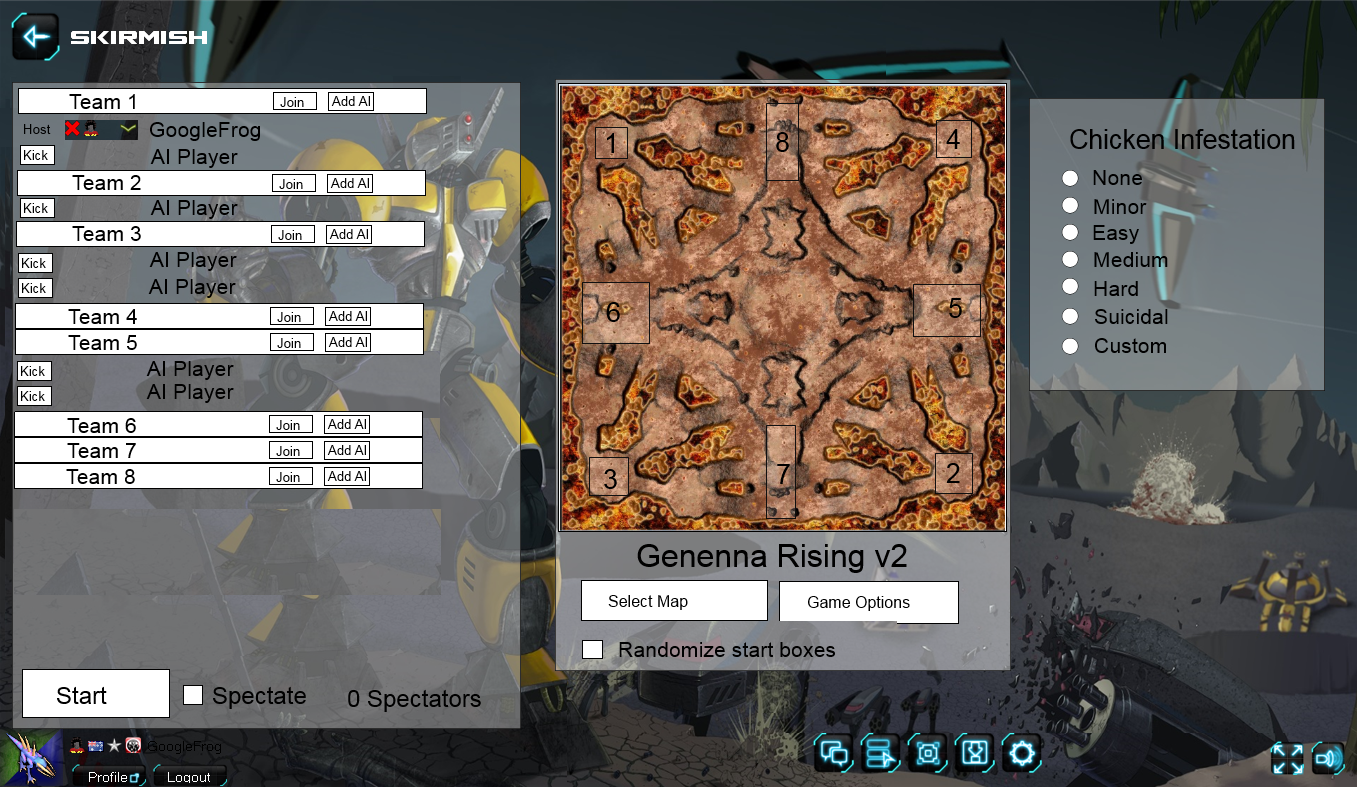Toggle fullscreen with the expand arrows icon
The image size is (1357, 787).
tap(1288, 759)
